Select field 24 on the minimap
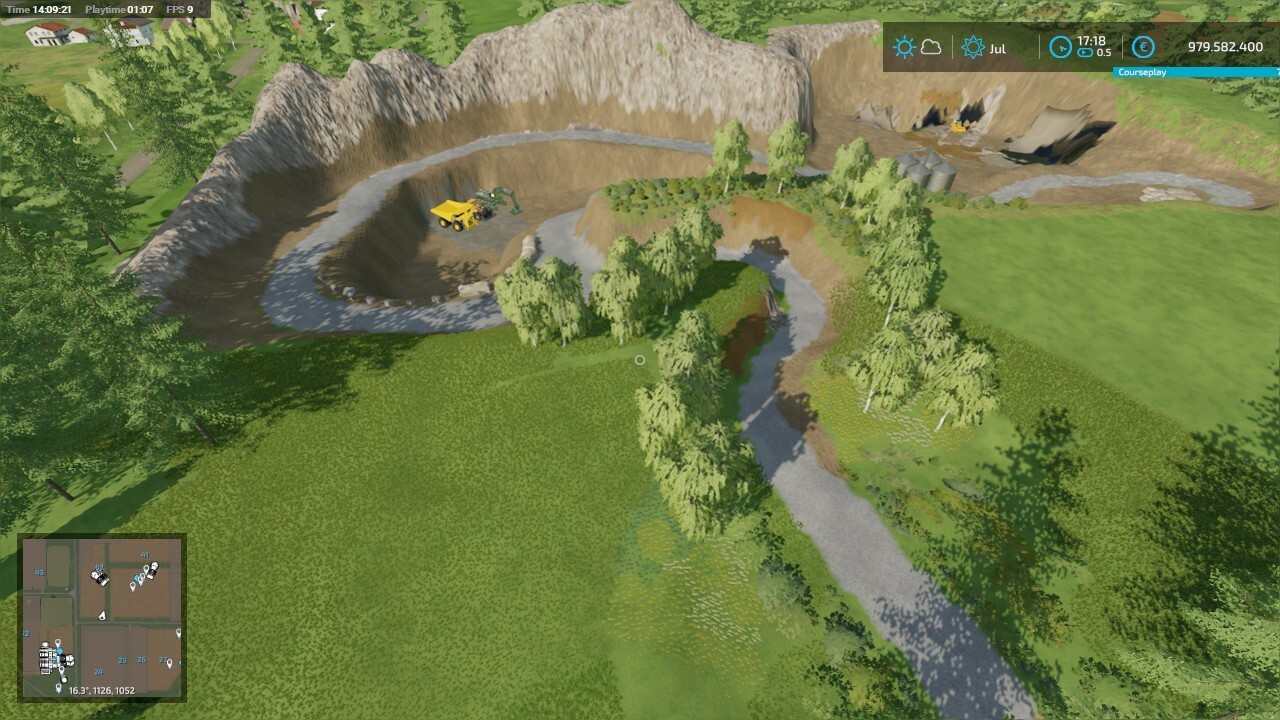 click(98, 672)
